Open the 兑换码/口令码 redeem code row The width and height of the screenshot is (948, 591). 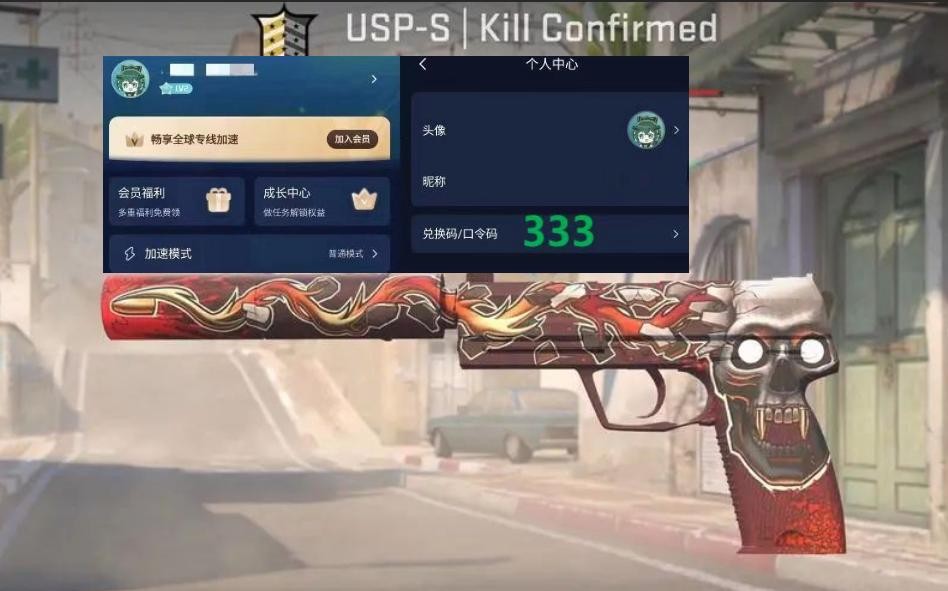click(549, 234)
